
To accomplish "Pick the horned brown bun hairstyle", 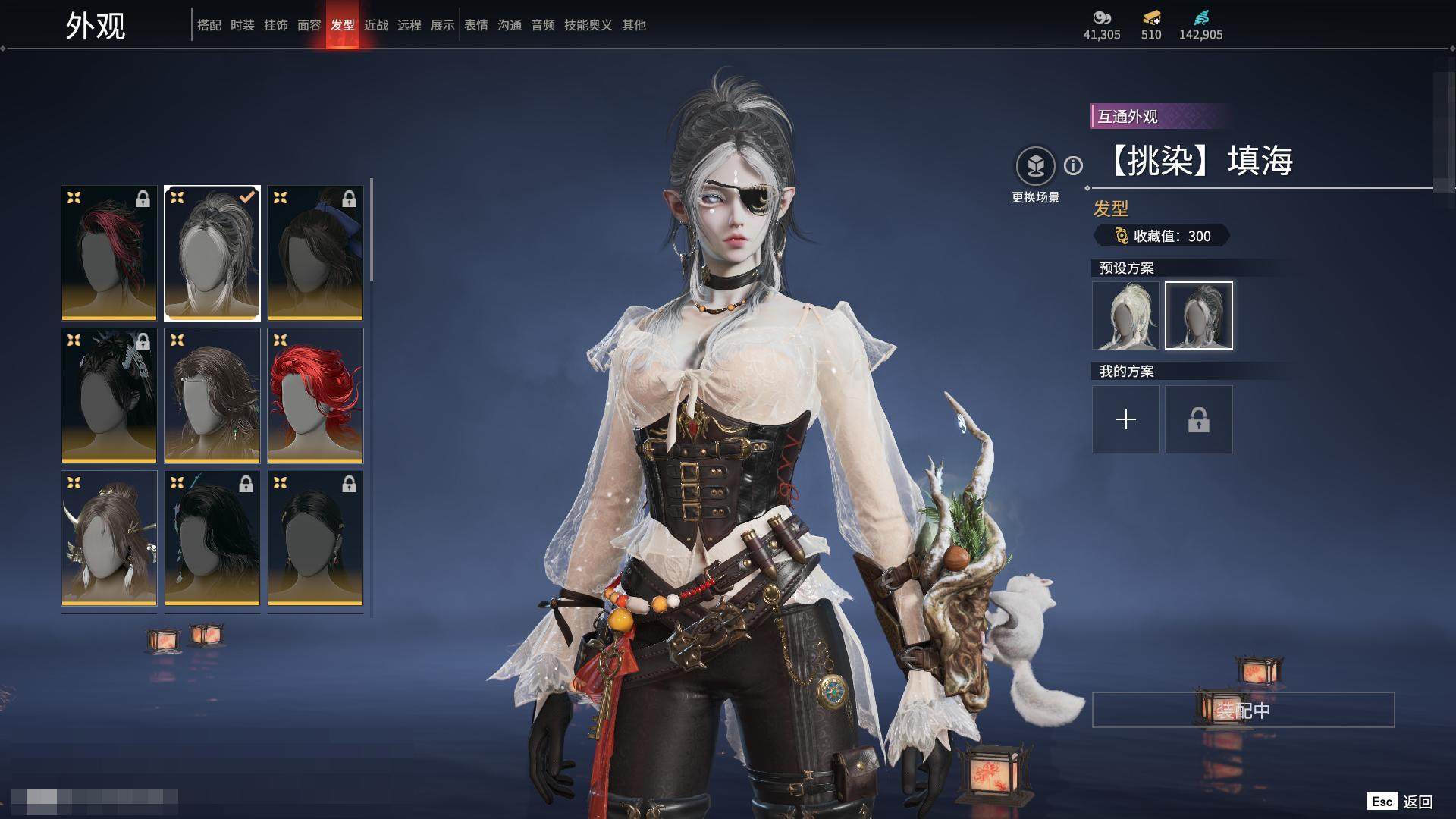I will 109,538.
